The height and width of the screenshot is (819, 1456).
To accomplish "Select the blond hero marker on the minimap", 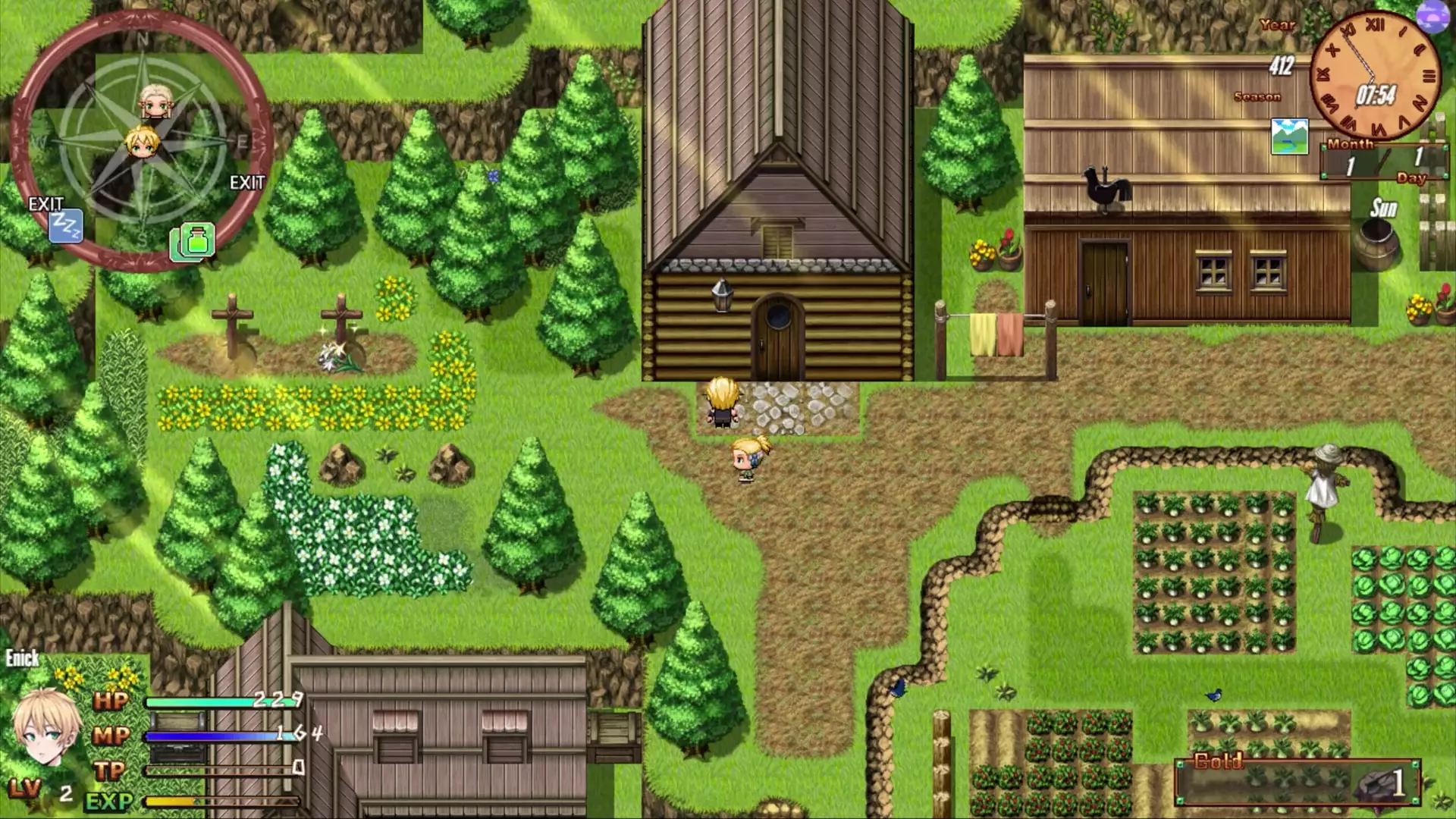I will point(142,142).
